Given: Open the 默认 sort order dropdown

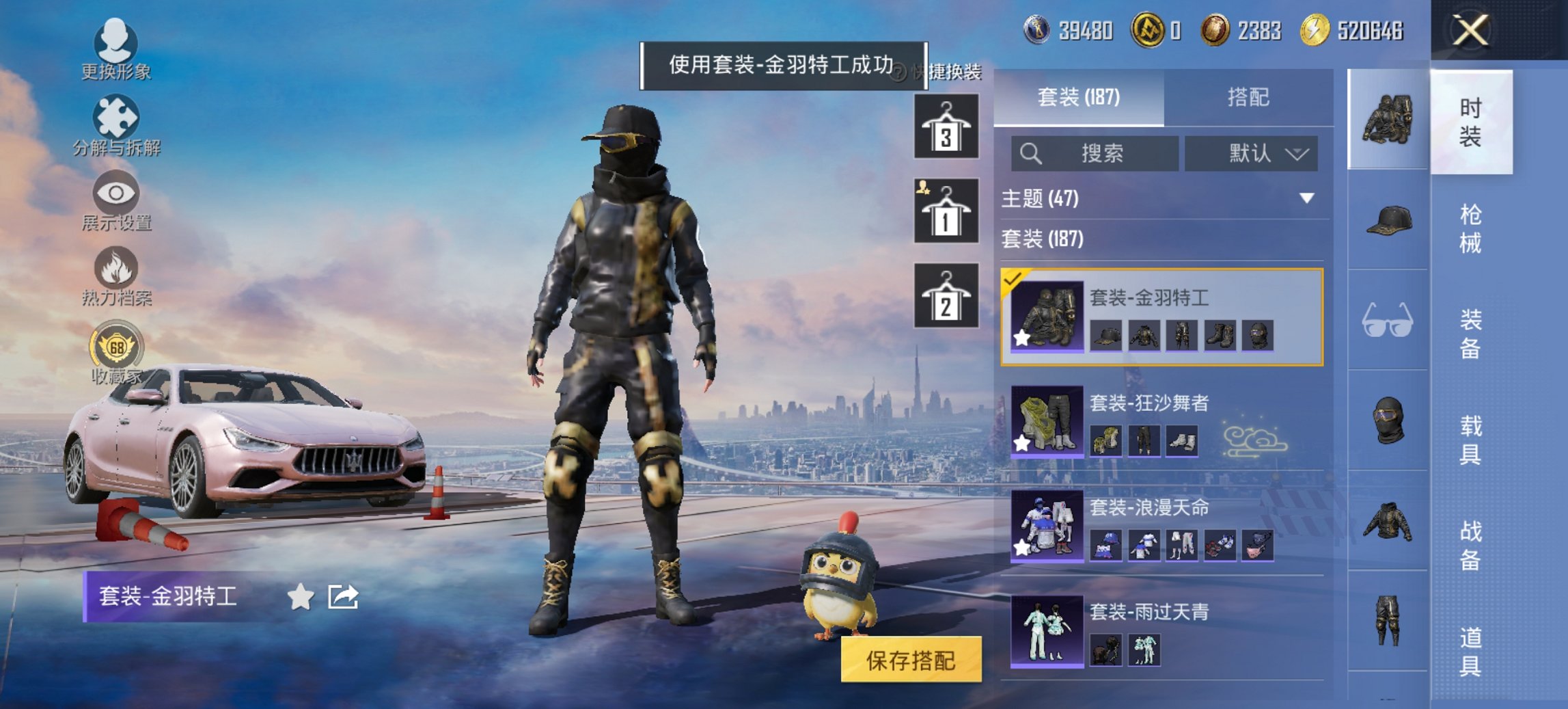Looking at the screenshot, I should point(1252,153).
